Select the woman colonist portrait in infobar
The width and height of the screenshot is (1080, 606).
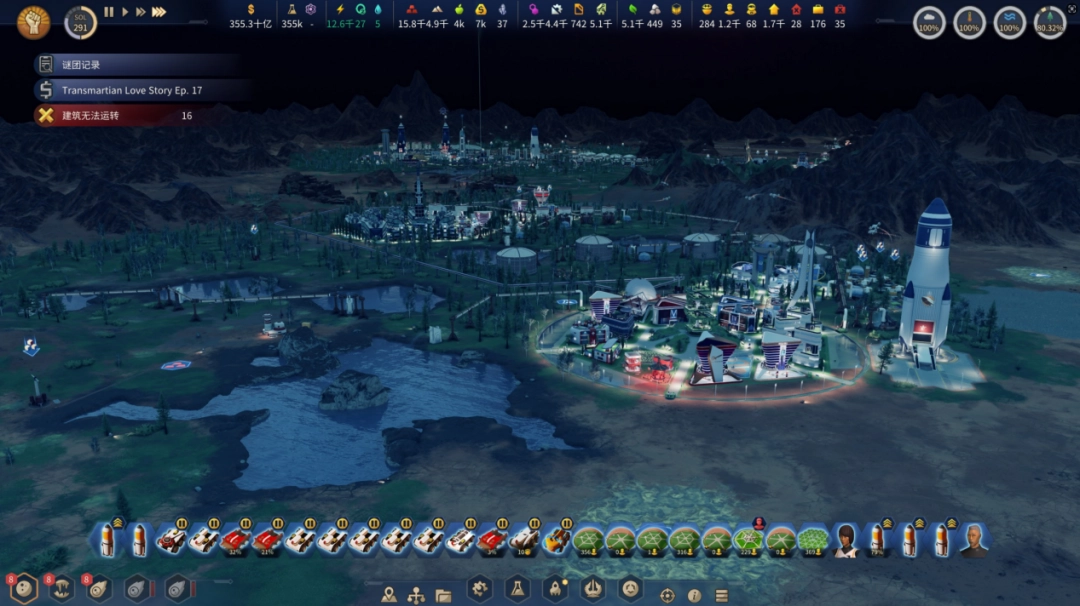[846, 540]
